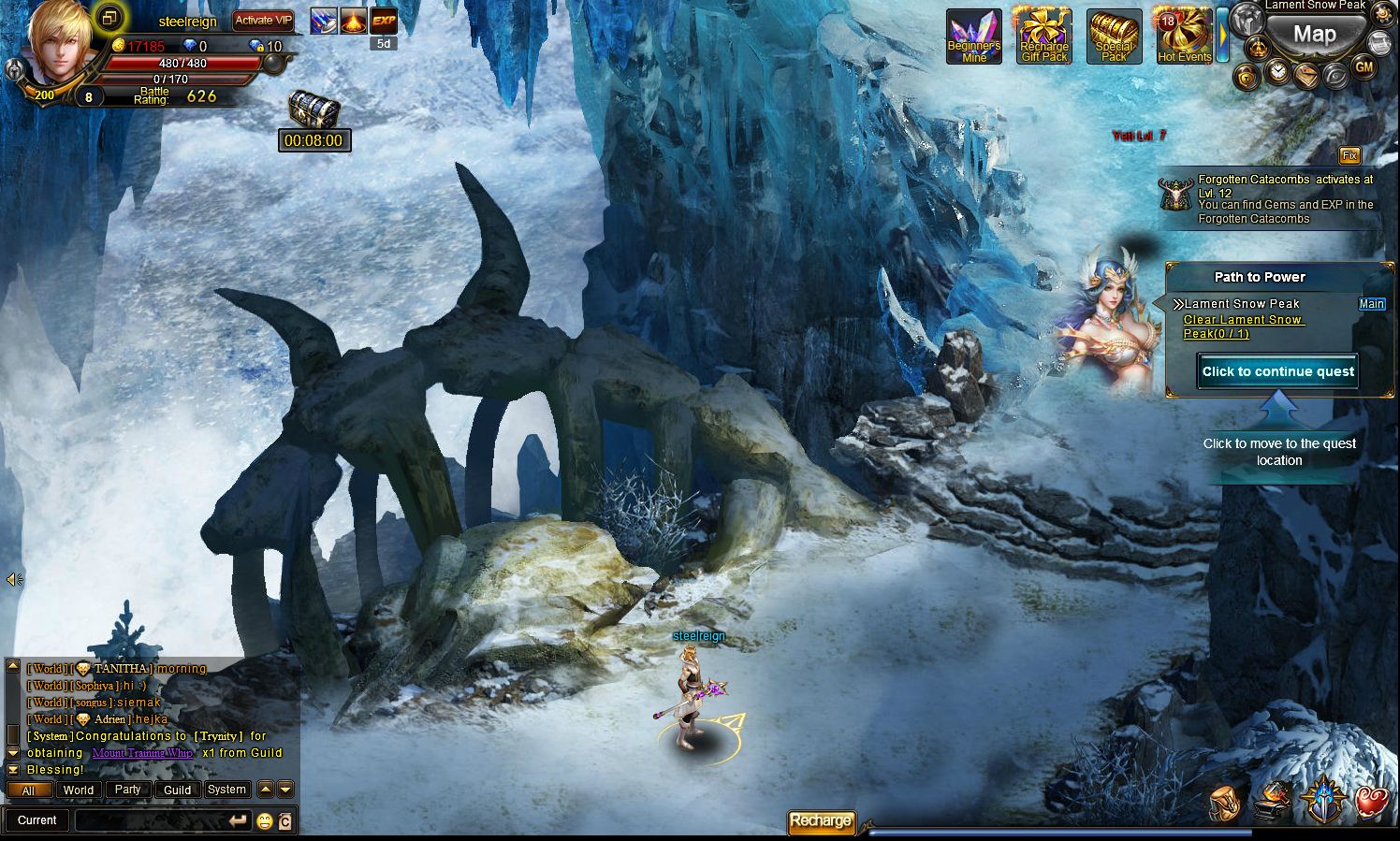Select the Clear Lament Snow Peak quest link
This screenshot has width=1400, height=841.
(1243, 326)
